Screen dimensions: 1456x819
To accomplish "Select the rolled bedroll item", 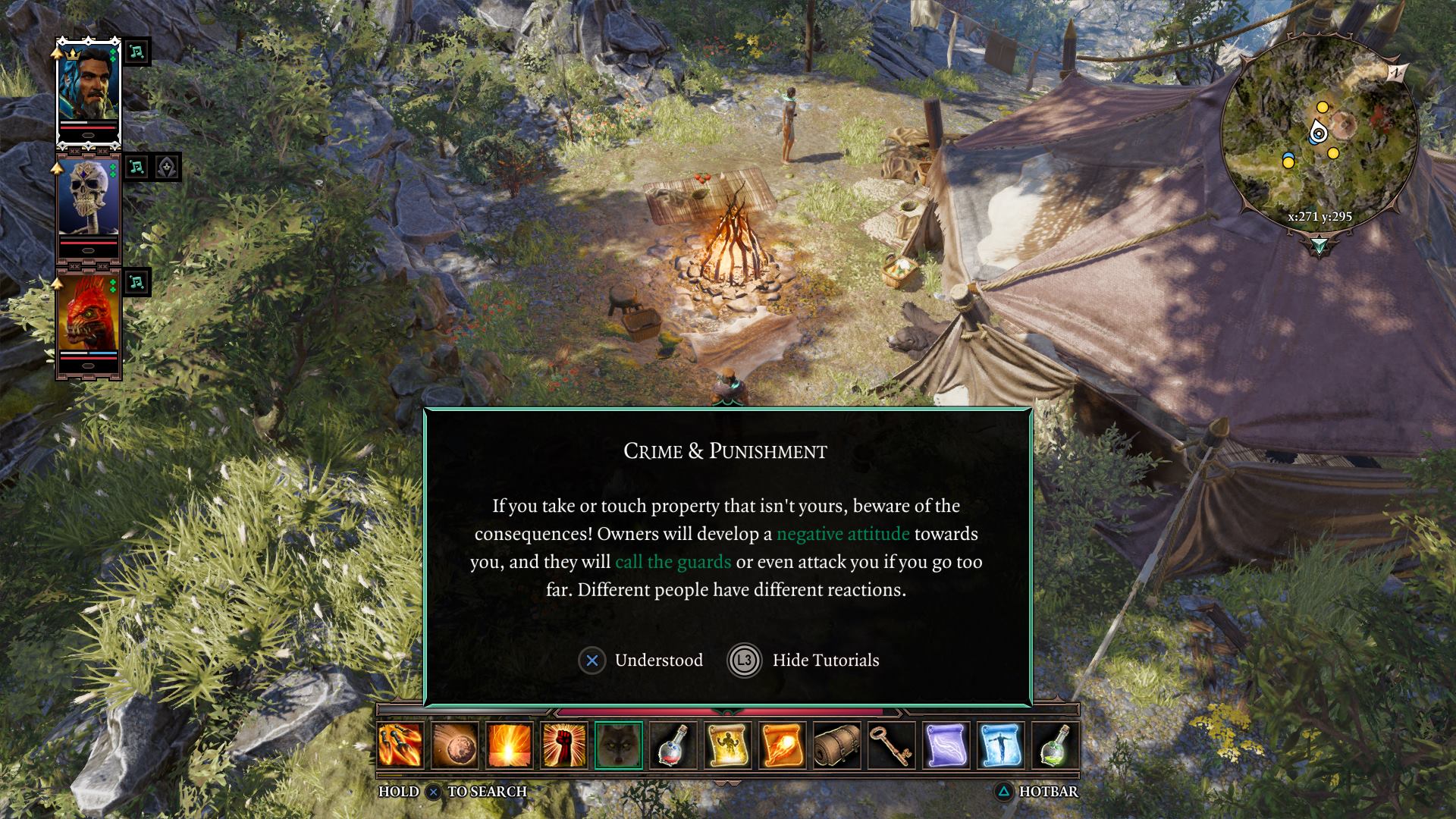I will point(837,745).
